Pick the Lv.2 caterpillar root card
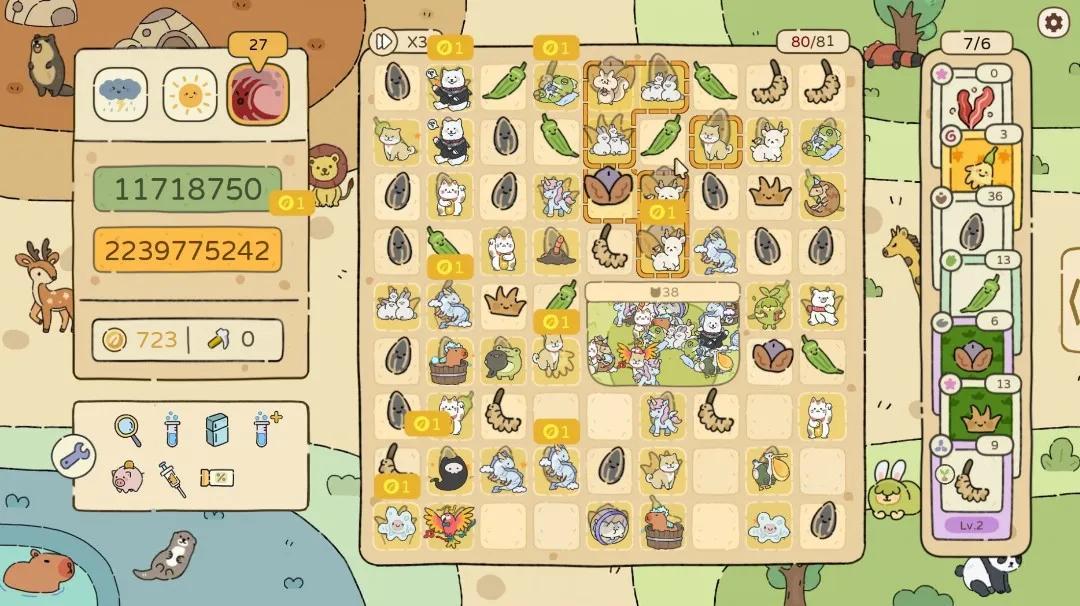Screen dimensions: 1080x606 point(974,485)
